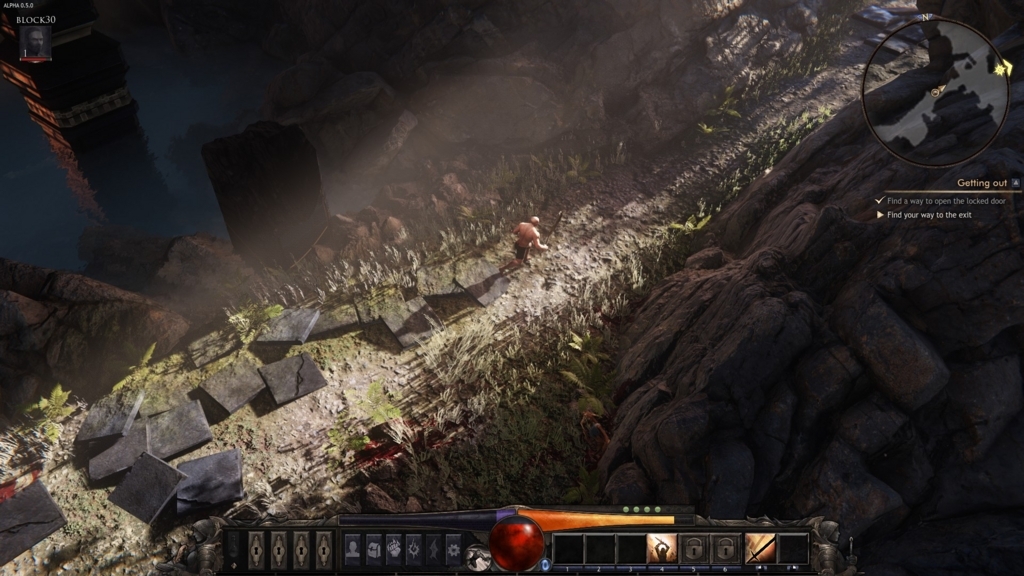Open the circular minimap
Image resolution: width=1024 pixels, height=576 pixels.
point(935,92)
